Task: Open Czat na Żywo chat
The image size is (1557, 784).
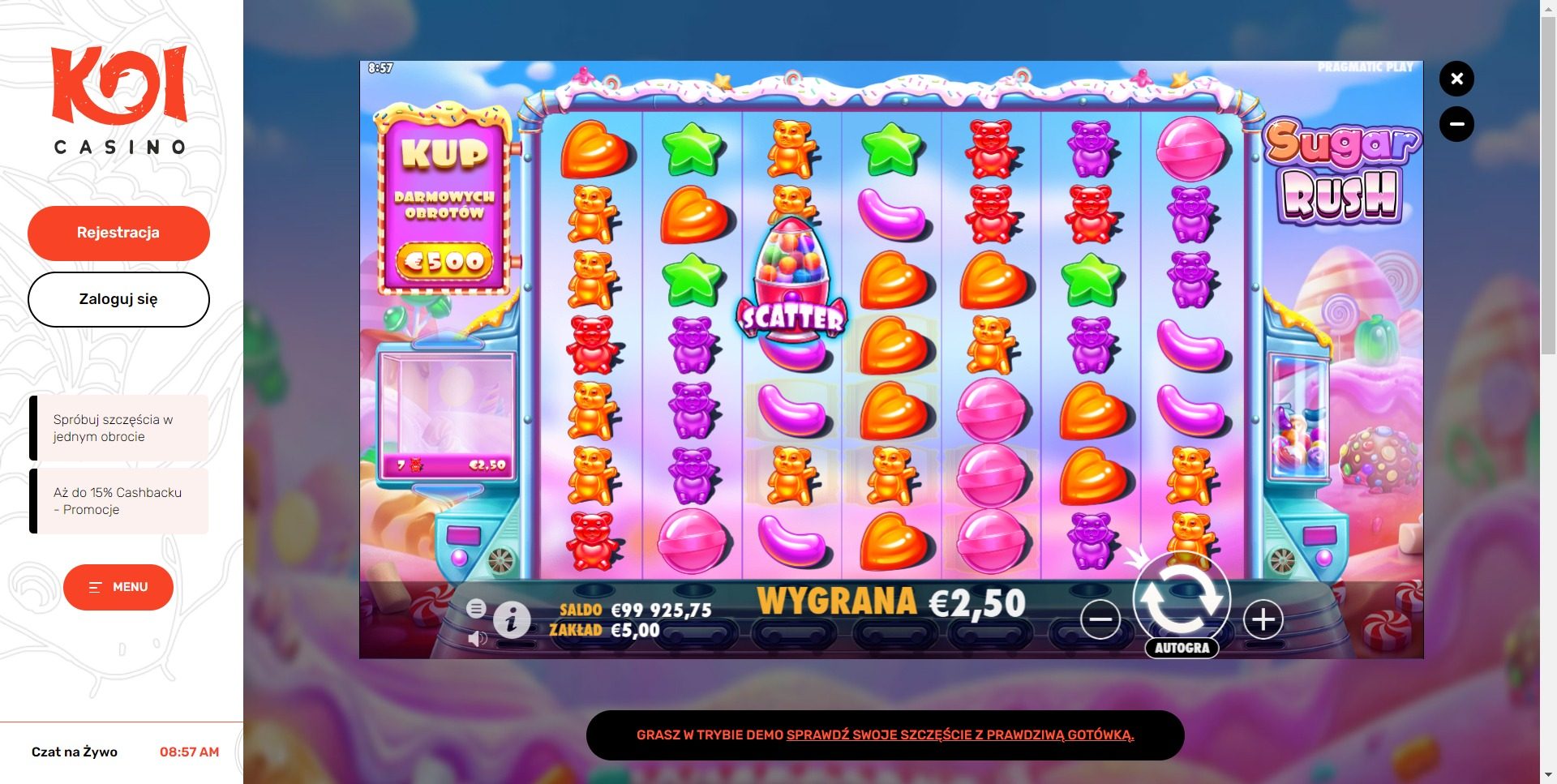Action: tap(73, 752)
